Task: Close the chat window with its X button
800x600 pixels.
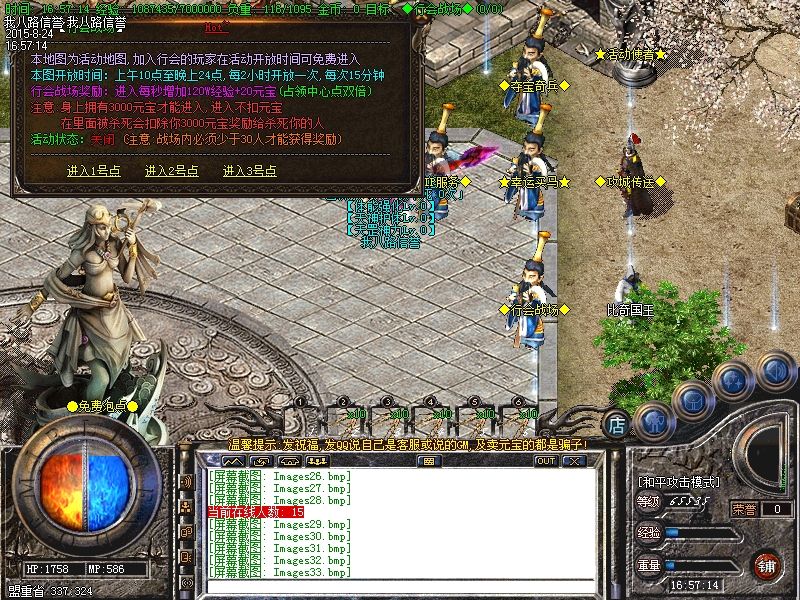Action: (573, 461)
